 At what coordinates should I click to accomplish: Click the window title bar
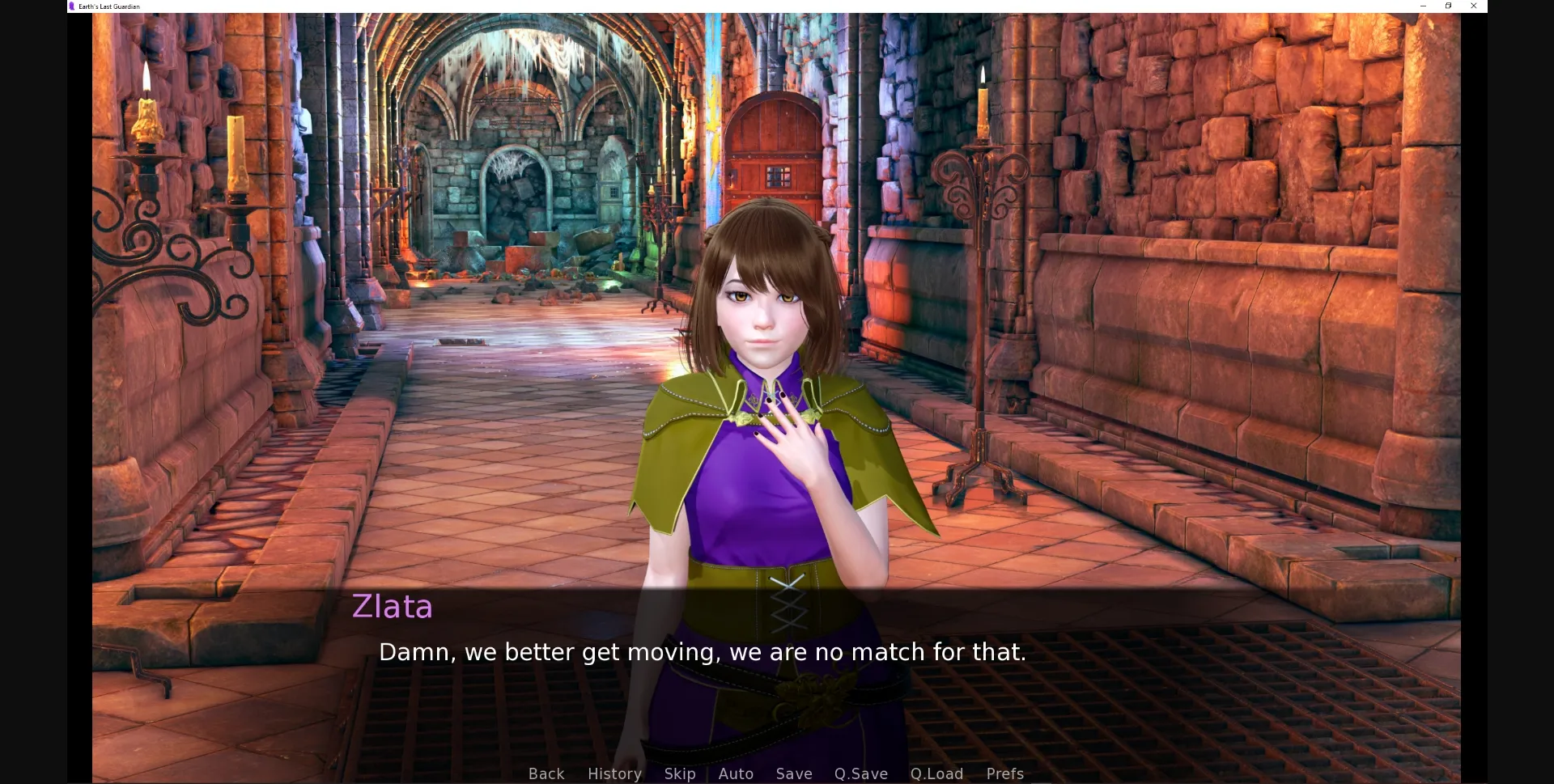click(728, 6)
